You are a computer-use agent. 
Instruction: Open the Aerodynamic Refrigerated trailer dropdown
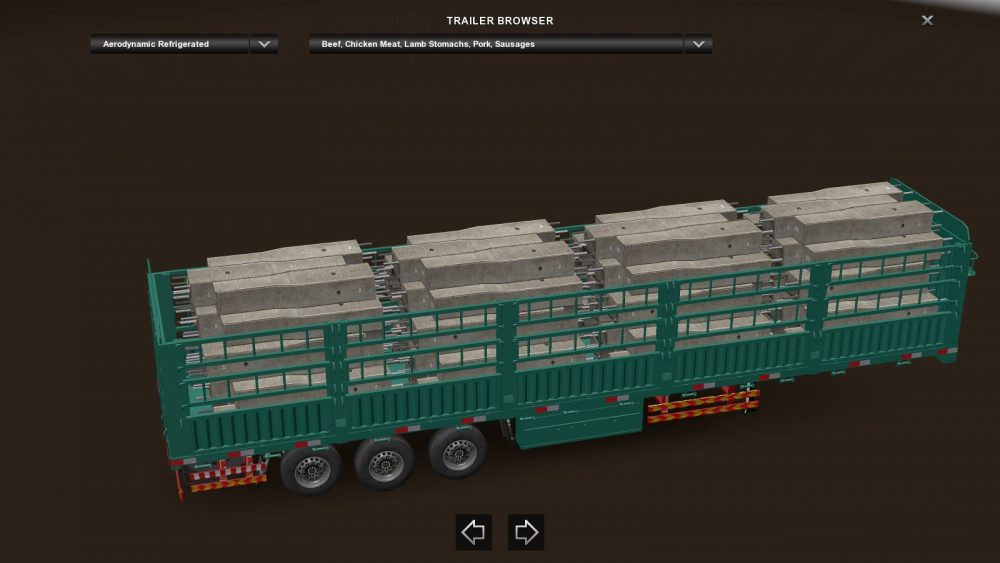tap(264, 45)
